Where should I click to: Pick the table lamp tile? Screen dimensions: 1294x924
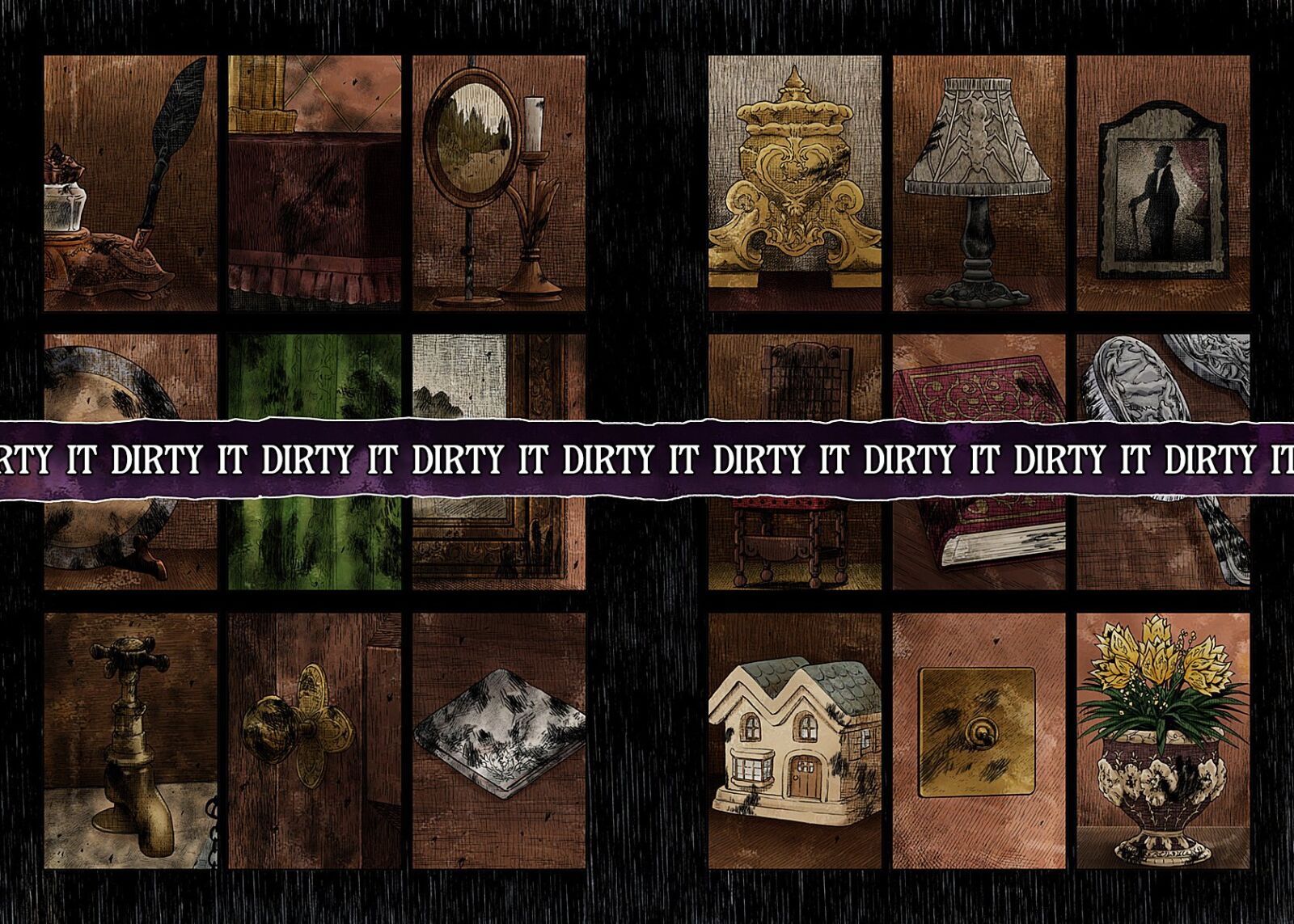pyautogui.click(x=979, y=183)
